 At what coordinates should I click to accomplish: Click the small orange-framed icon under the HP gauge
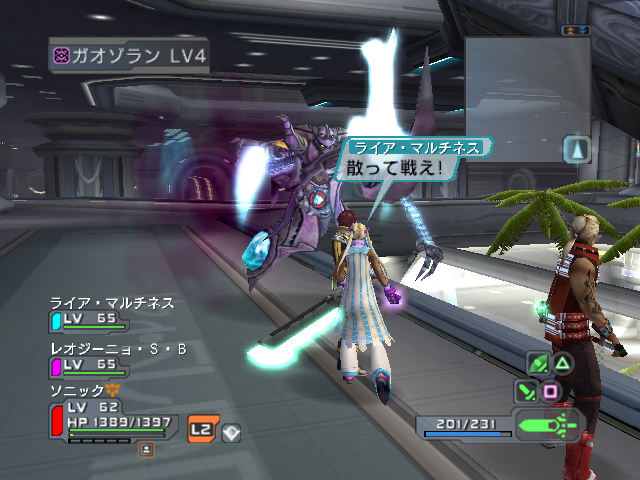146,451
